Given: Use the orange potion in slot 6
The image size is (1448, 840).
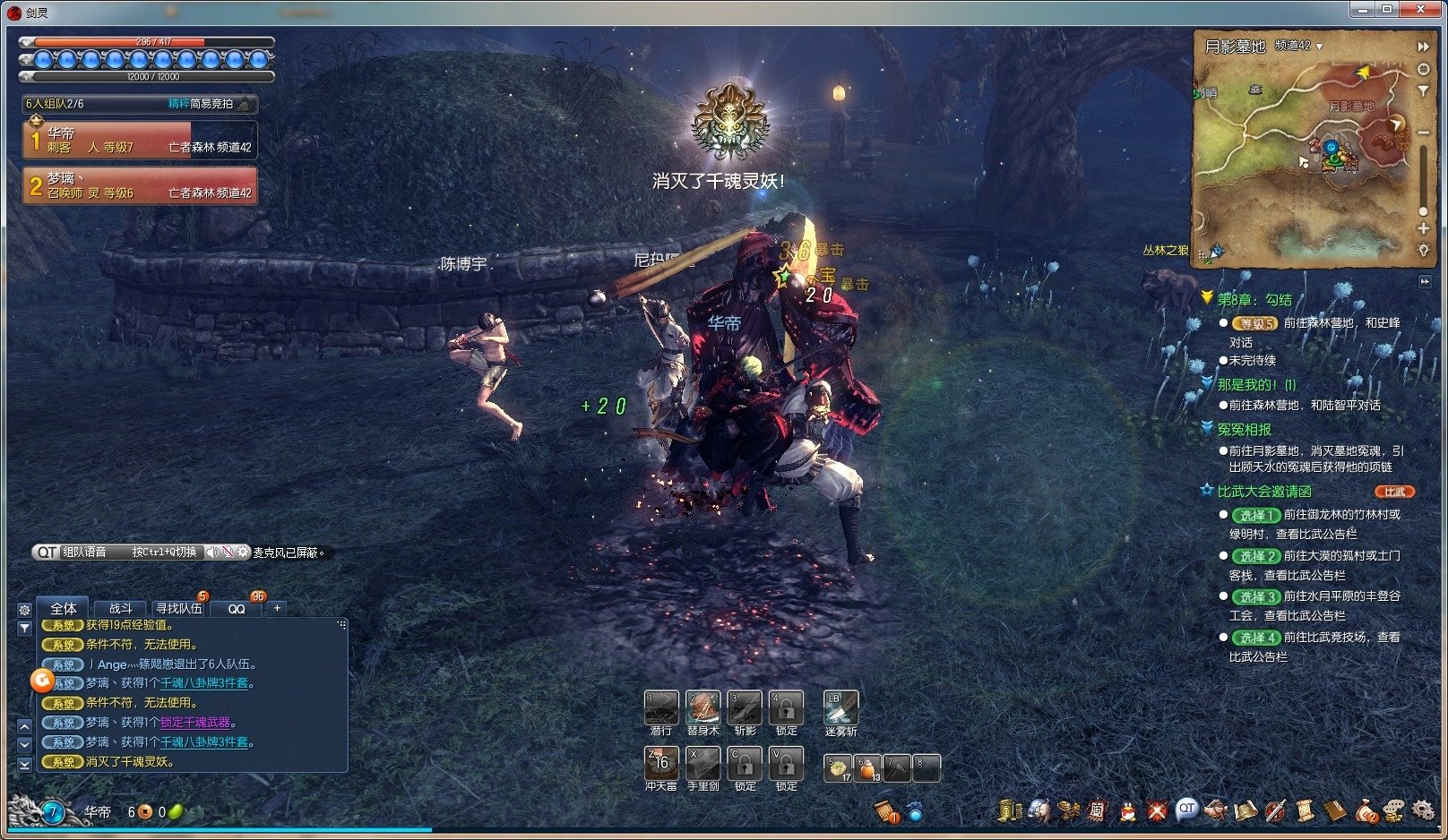Looking at the screenshot, I should click(x=867, y=767).
